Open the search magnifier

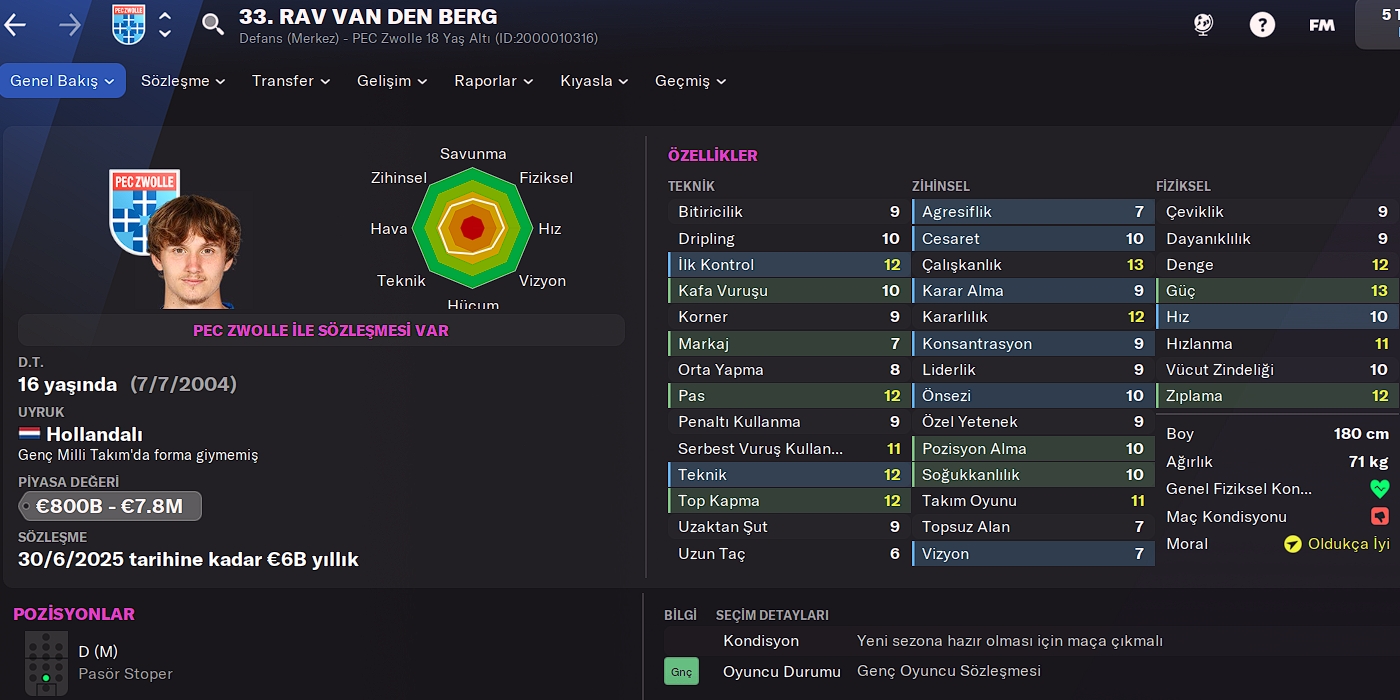(x=213, y=25)
